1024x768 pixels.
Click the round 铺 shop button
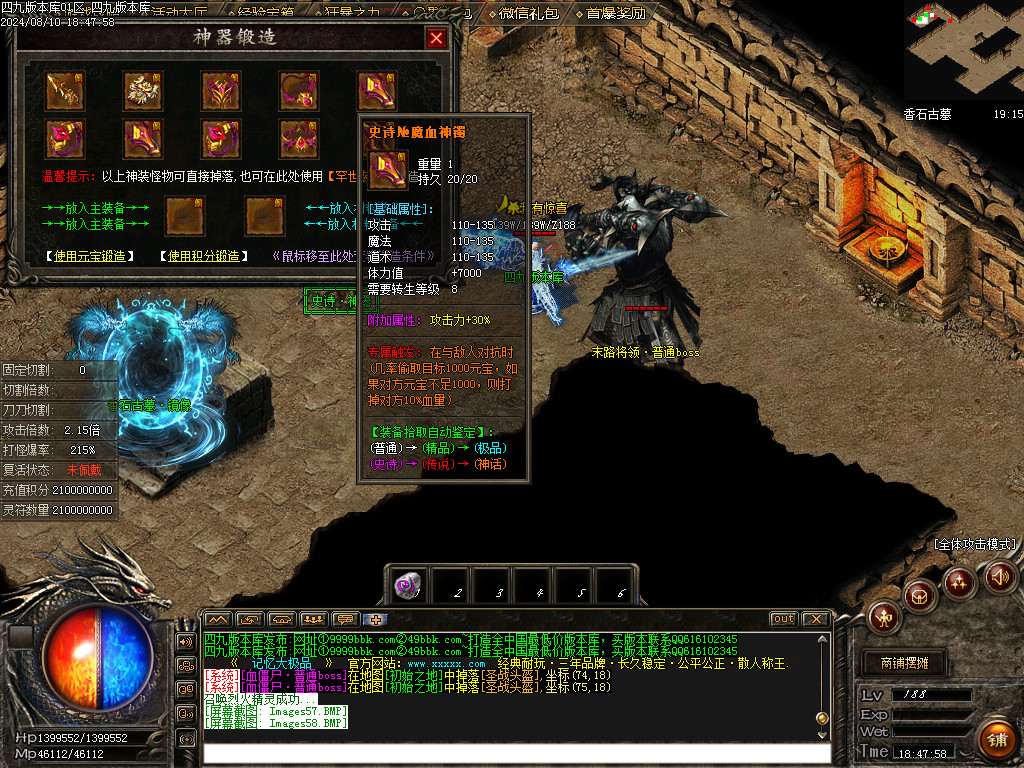[996, 740]
